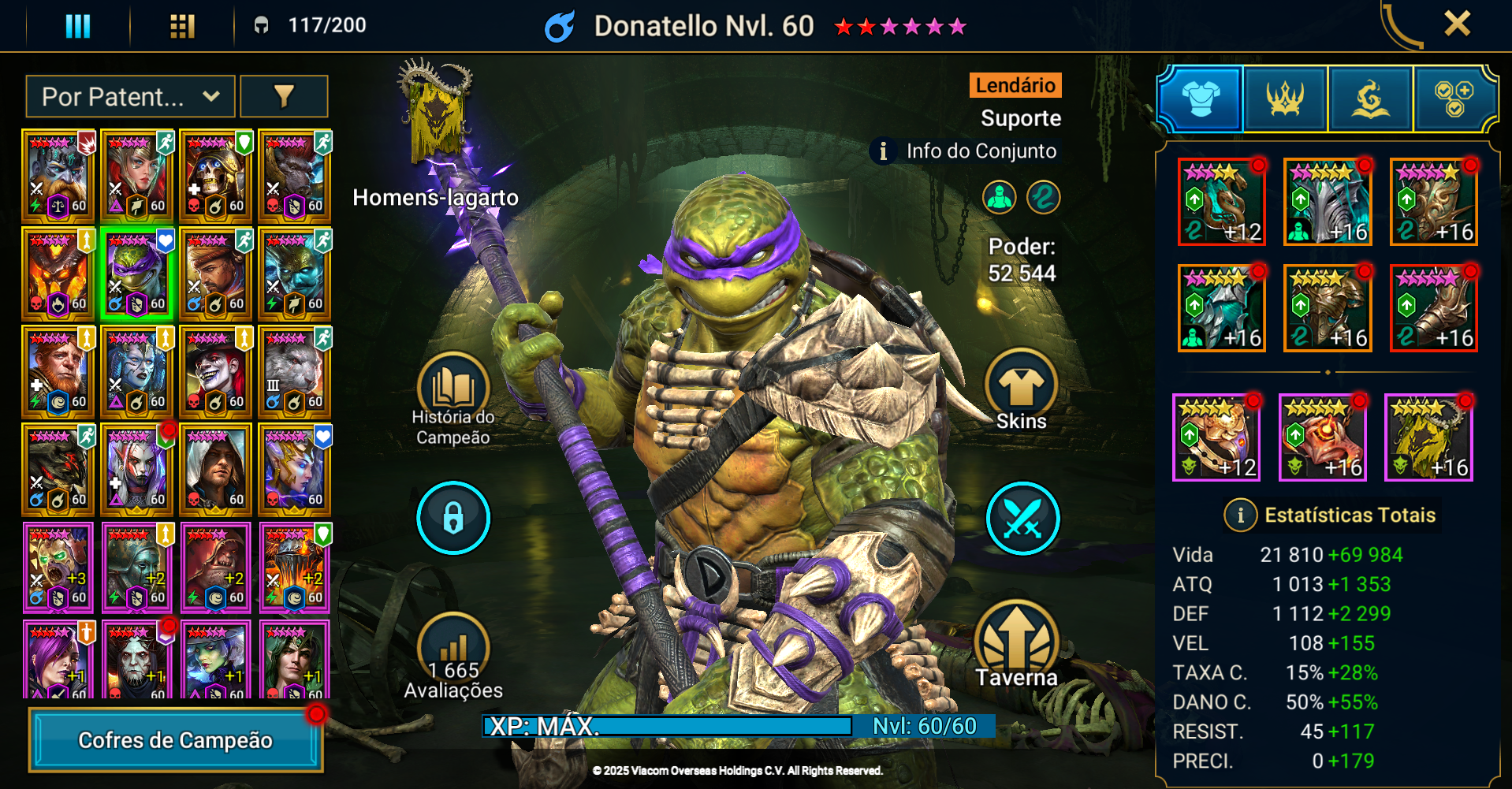
Task: Open the champion filter funnel button
Action: coord(284,97)
